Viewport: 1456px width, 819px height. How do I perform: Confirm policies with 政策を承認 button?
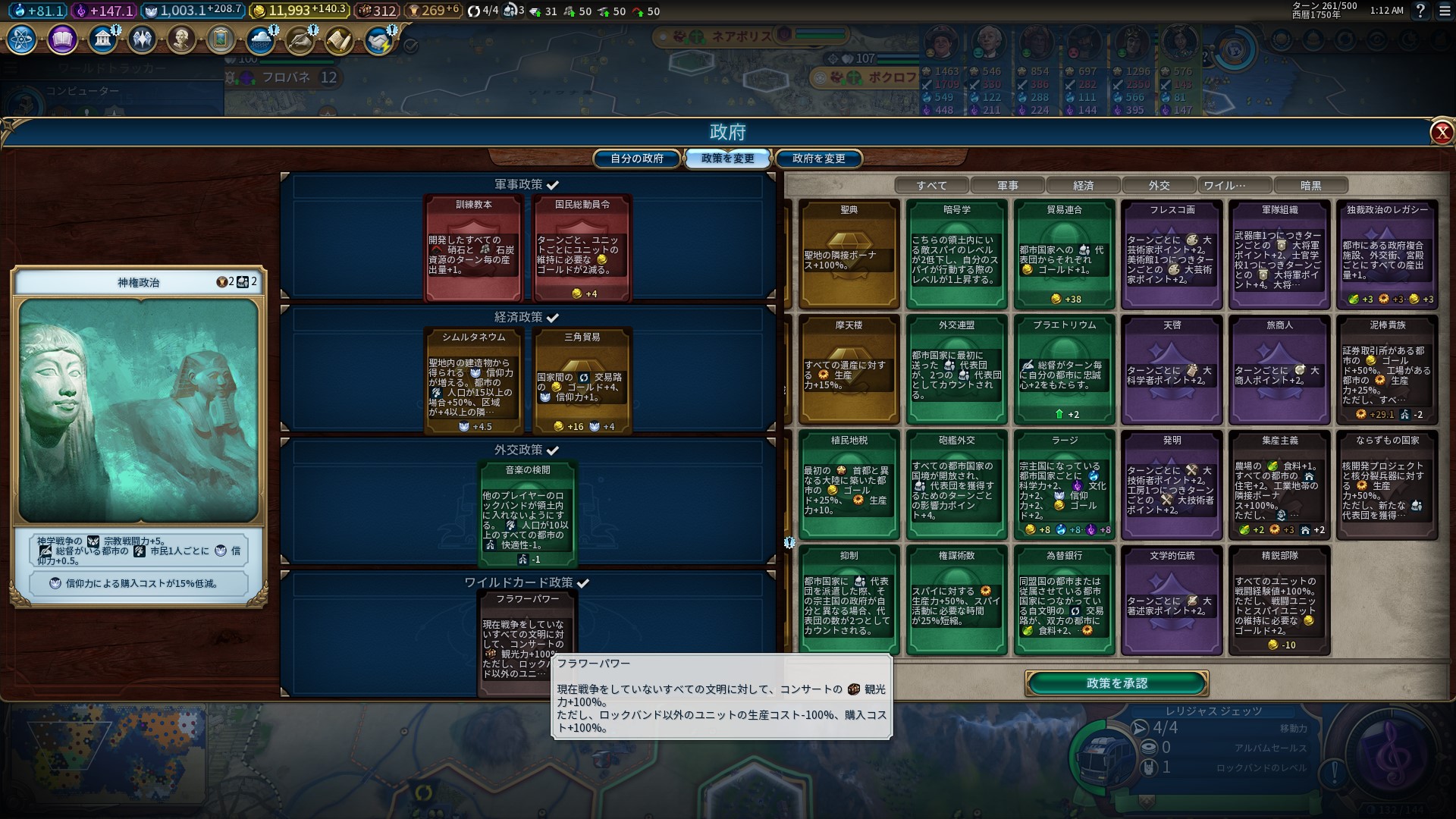click(1116, 683)
